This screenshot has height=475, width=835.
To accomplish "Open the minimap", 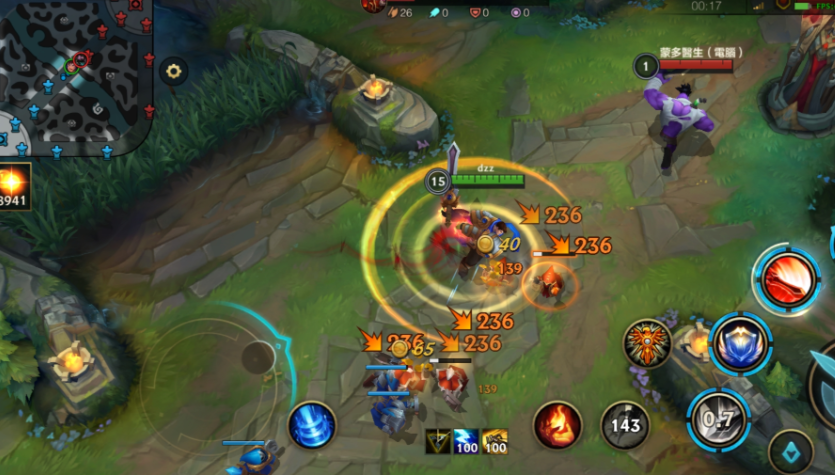I will tap(75, 75).
